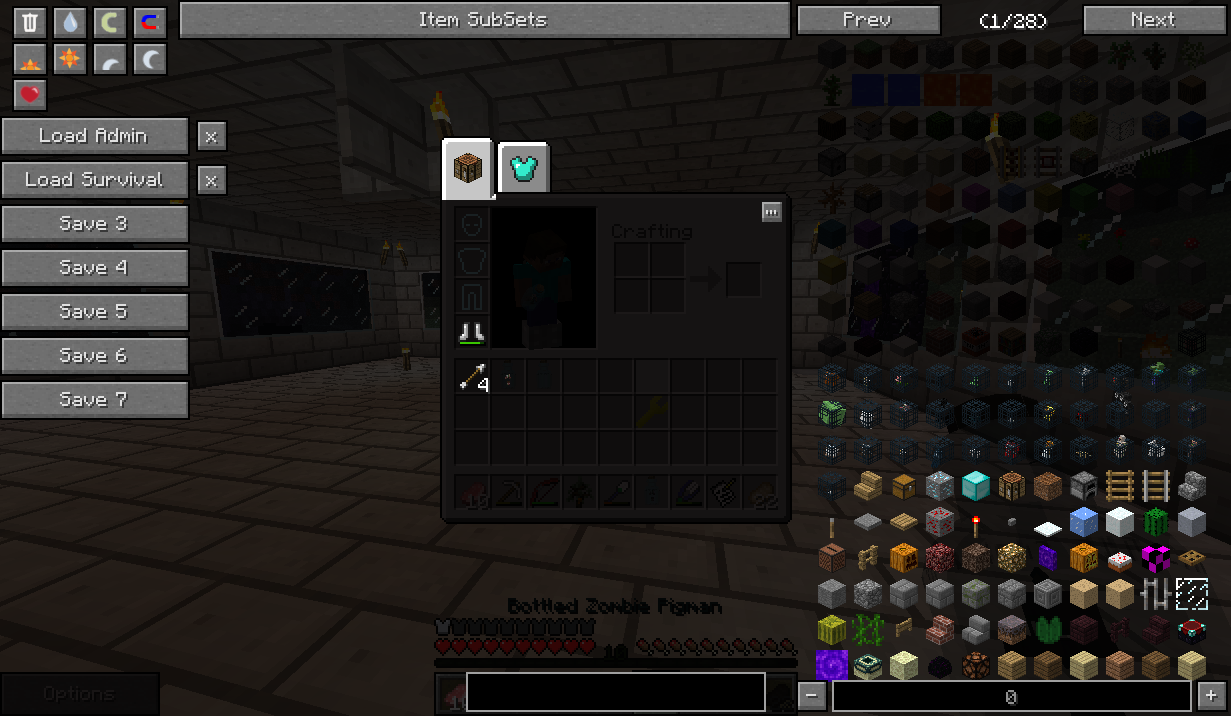The image size is (1231, 716).
Task: Open the NEI Options button
Action: pyautogui.click(x=80, y=694)
